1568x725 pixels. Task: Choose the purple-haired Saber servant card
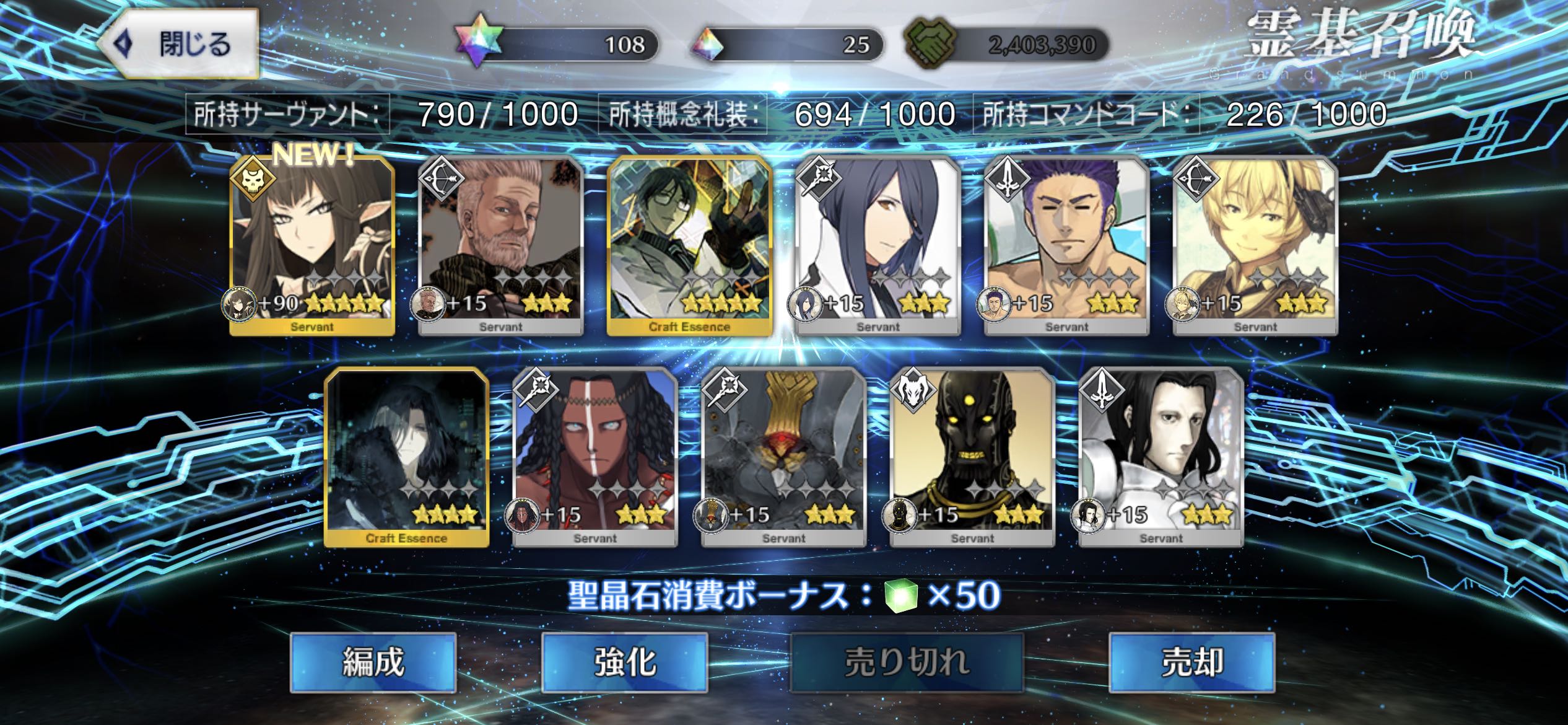point(1066,245)
